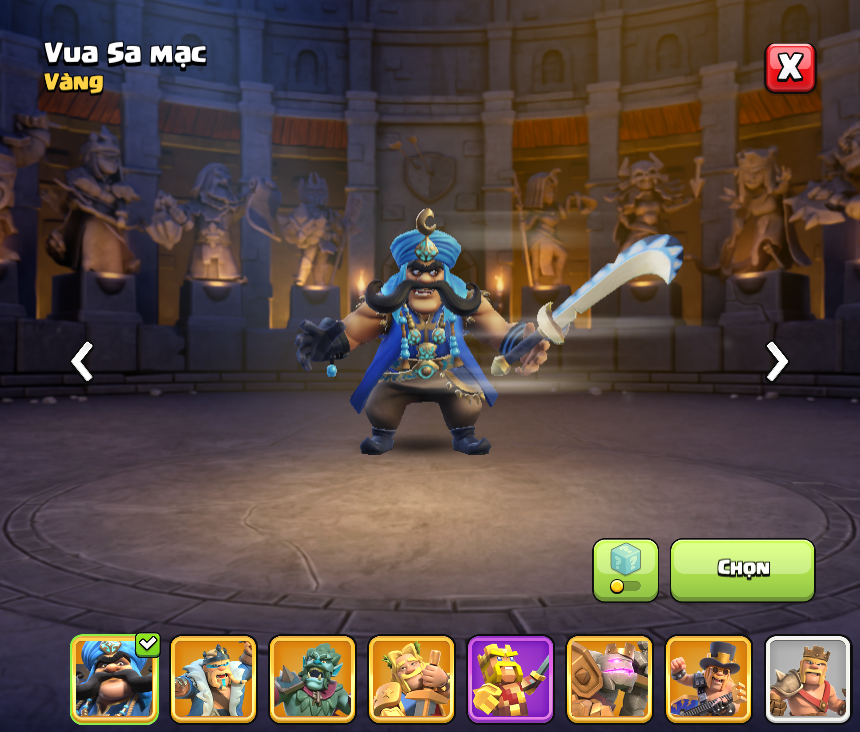The image size is (860, 732).
Task: Pick the stone golem king skin thumbnail
Action: coord(609,678)
